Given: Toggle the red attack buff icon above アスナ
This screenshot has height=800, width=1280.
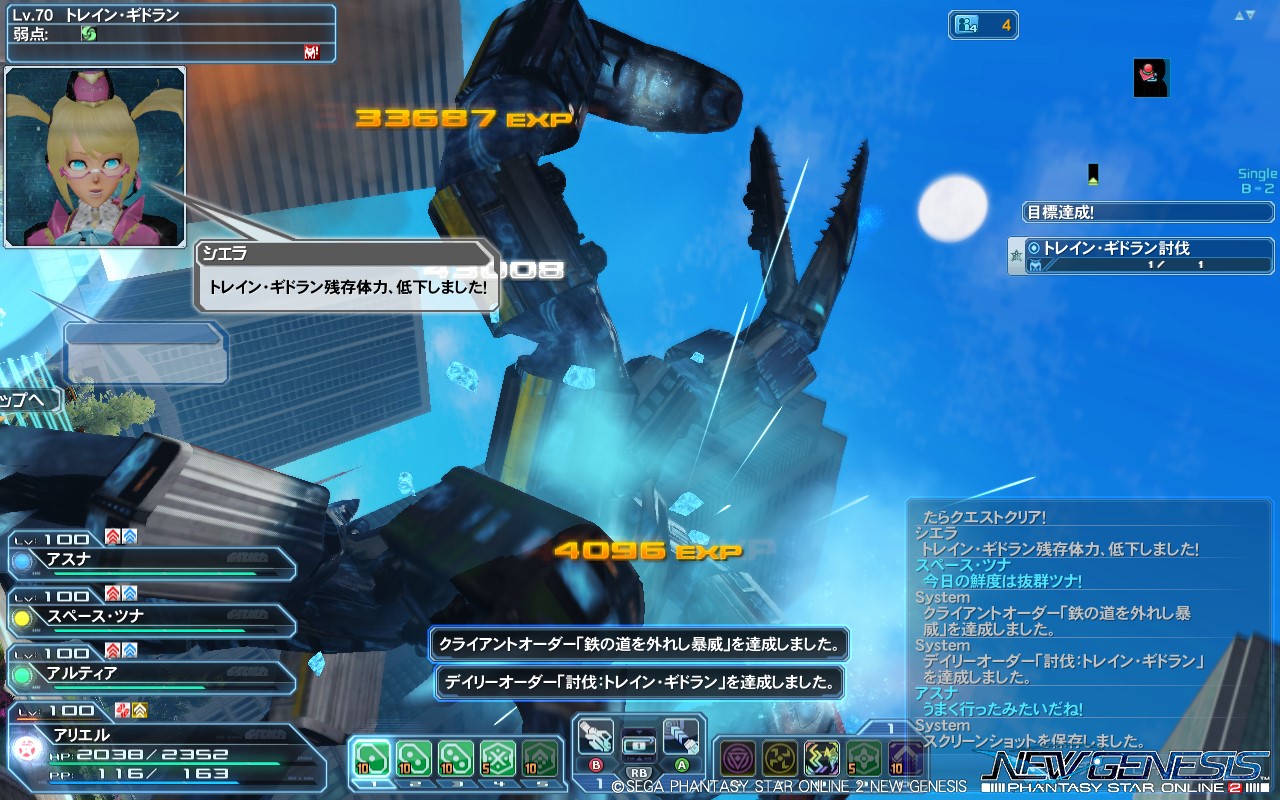Looking at the screenshot, I should (112, 536).
